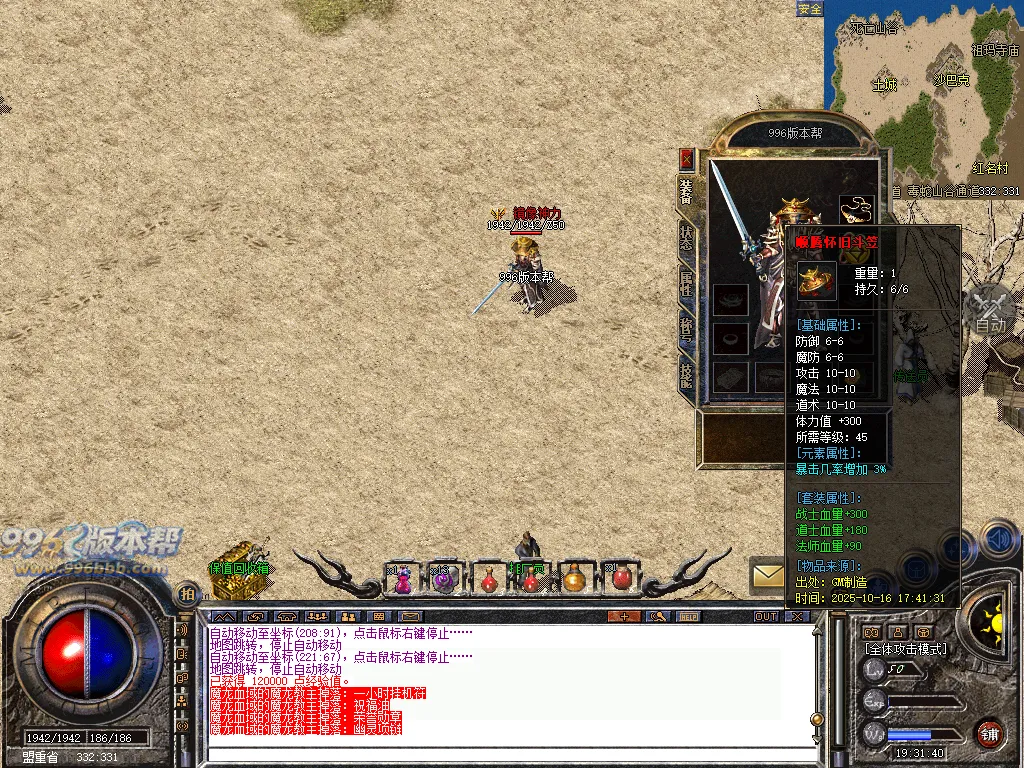The height and width of the screenshot is (768, 1024).
Task: Click the 拍 auction button
Action: [187, 594]
